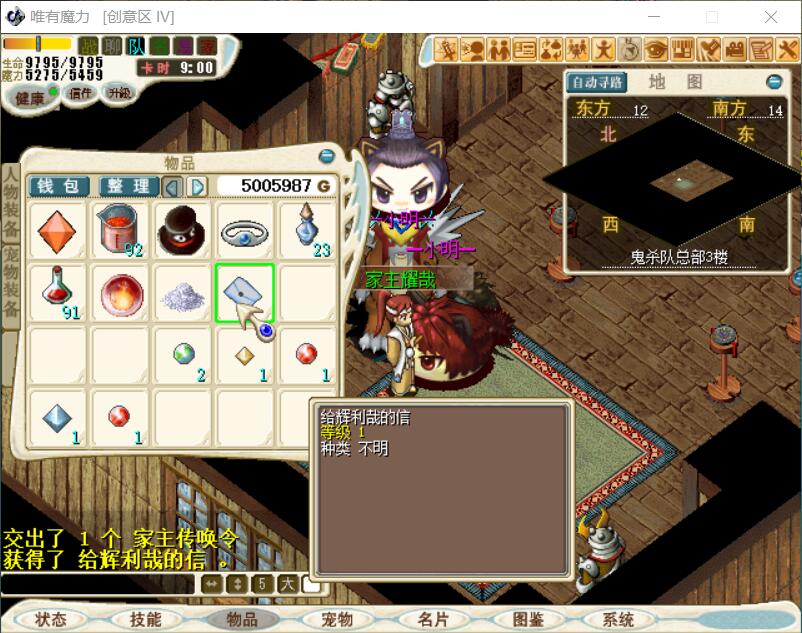Image resolution: width=802 pixels, height=633 pixels.
Task: Activate the 自动寻路 auto-pathfinding button
Action: click(596, 82)
